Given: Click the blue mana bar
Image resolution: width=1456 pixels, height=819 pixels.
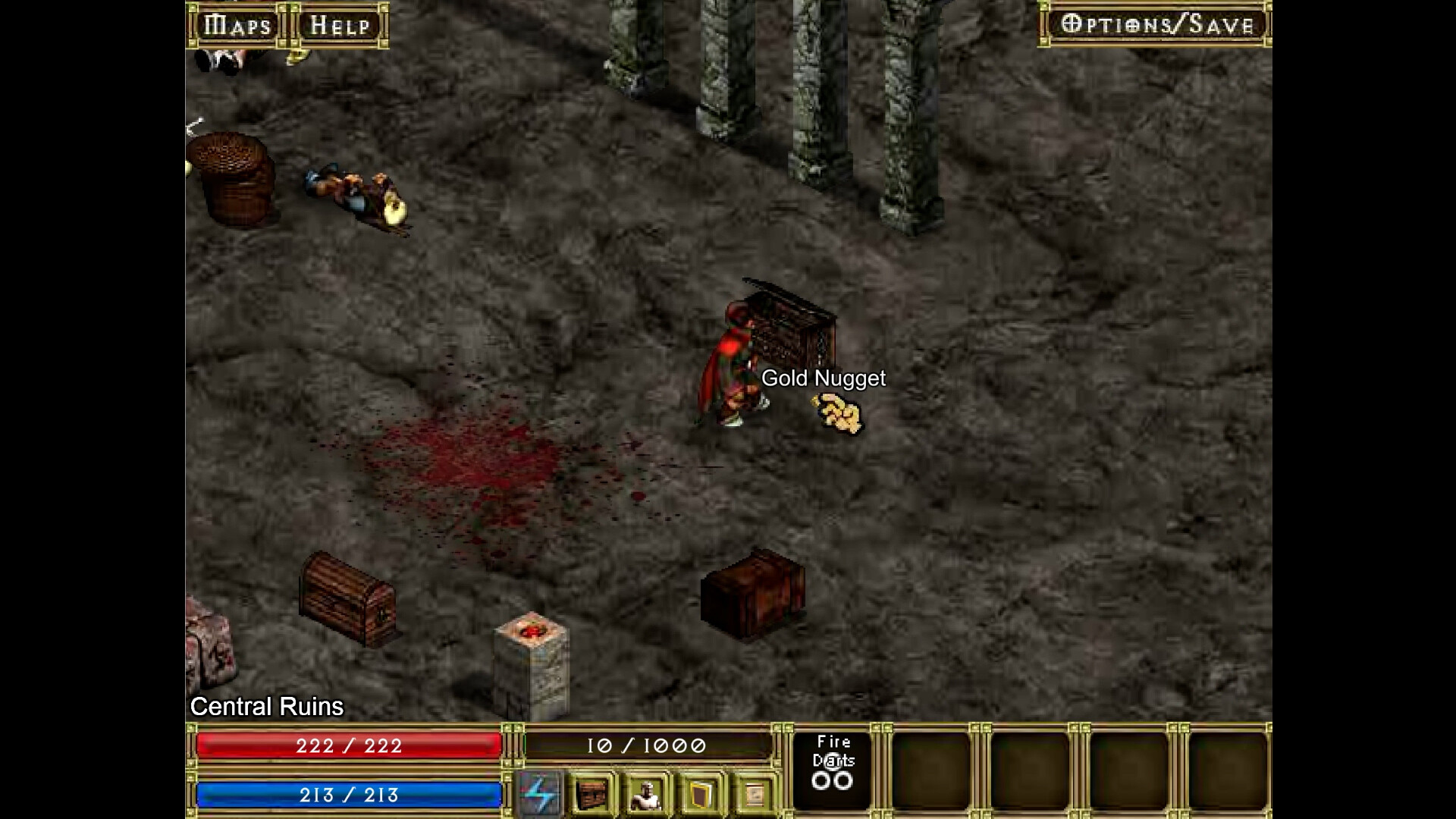Looking at the screenshot, I should pyautogui.click(x=347, y=795).
